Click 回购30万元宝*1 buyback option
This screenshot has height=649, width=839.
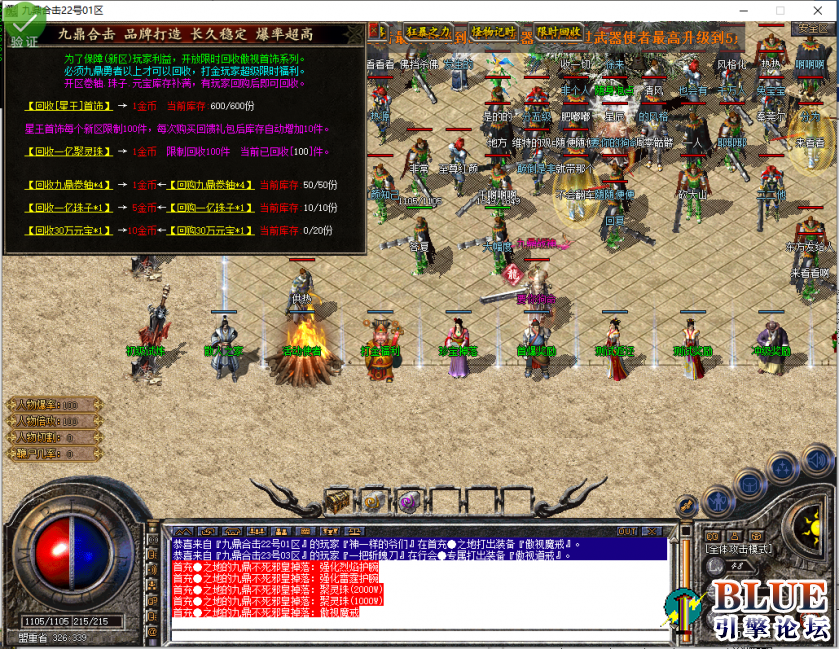pyautogui.click(x=211, y=230)
